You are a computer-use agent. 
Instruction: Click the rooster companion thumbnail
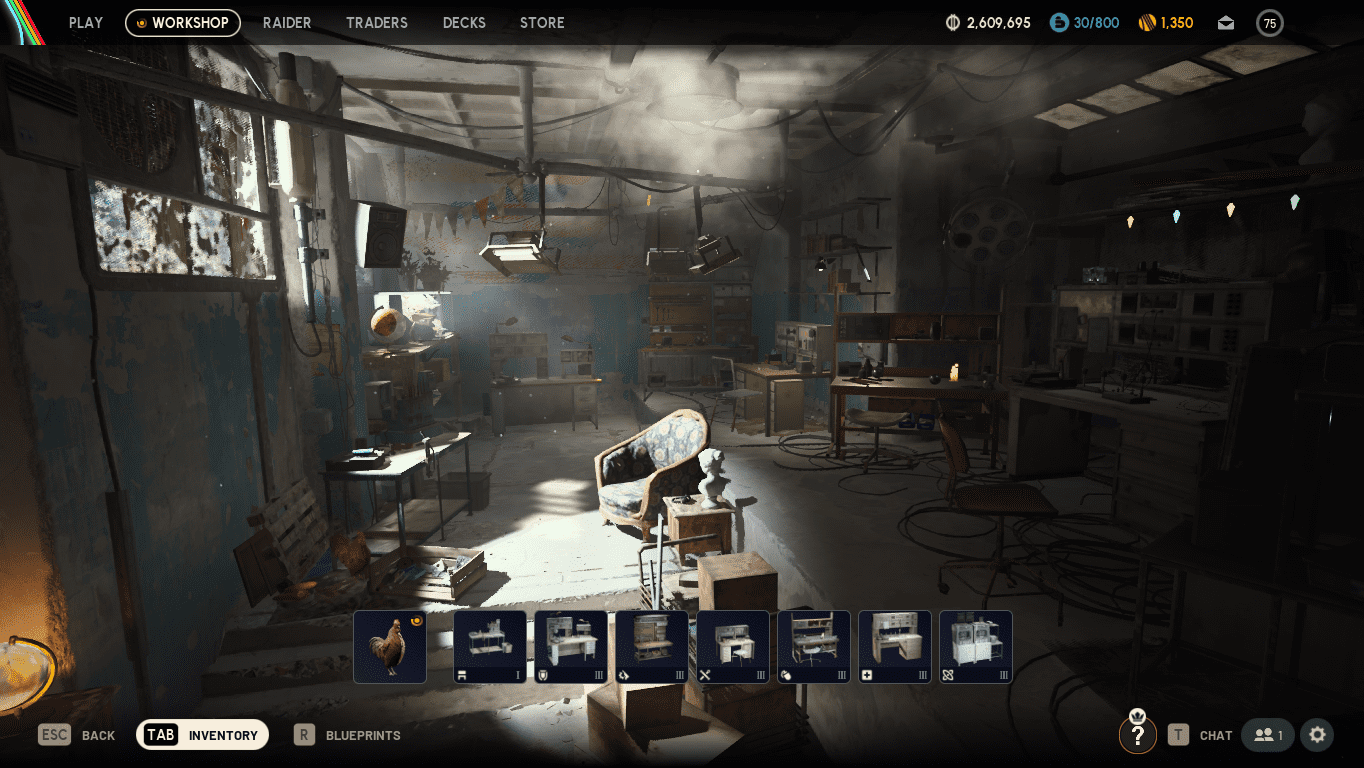[390, 647]
